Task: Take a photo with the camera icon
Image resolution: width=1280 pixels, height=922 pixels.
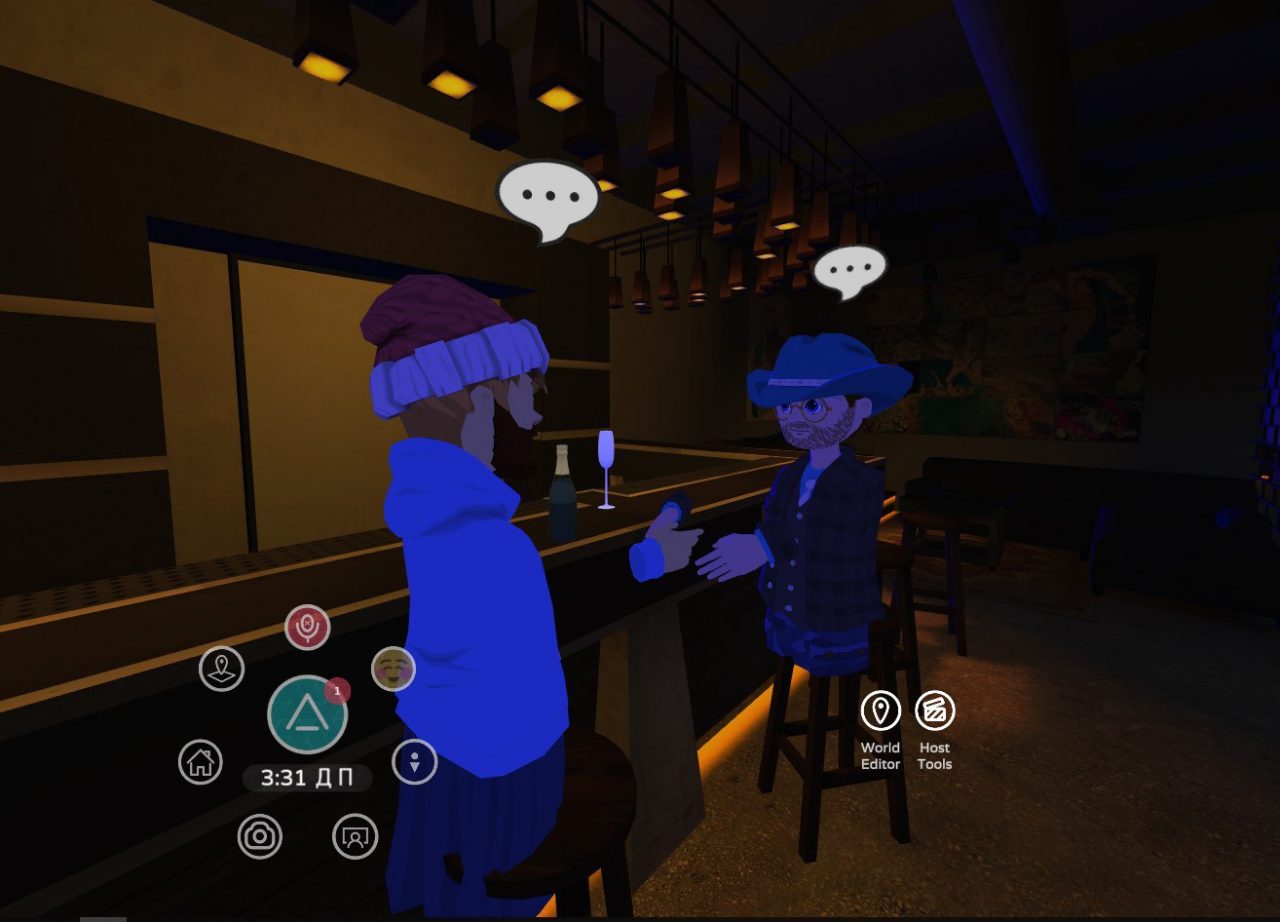Action: [x=260, y=836]
